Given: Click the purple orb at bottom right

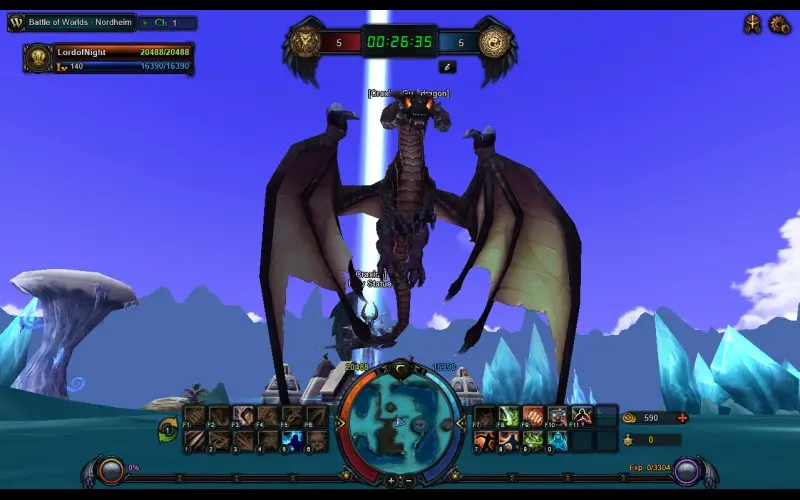Looking at the screenshot, I should (685, 470).
